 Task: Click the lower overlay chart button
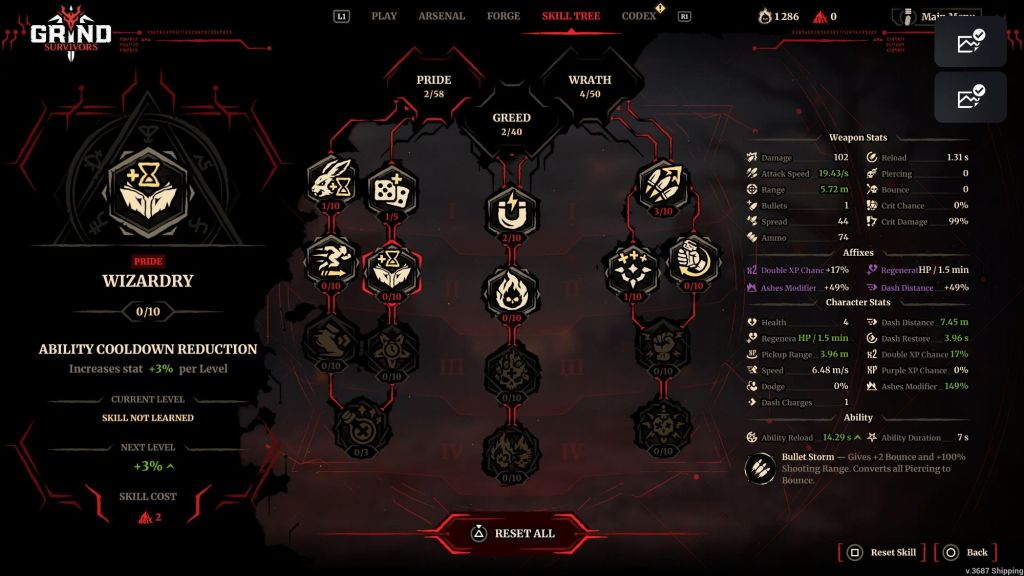click(x=970, y=97)
